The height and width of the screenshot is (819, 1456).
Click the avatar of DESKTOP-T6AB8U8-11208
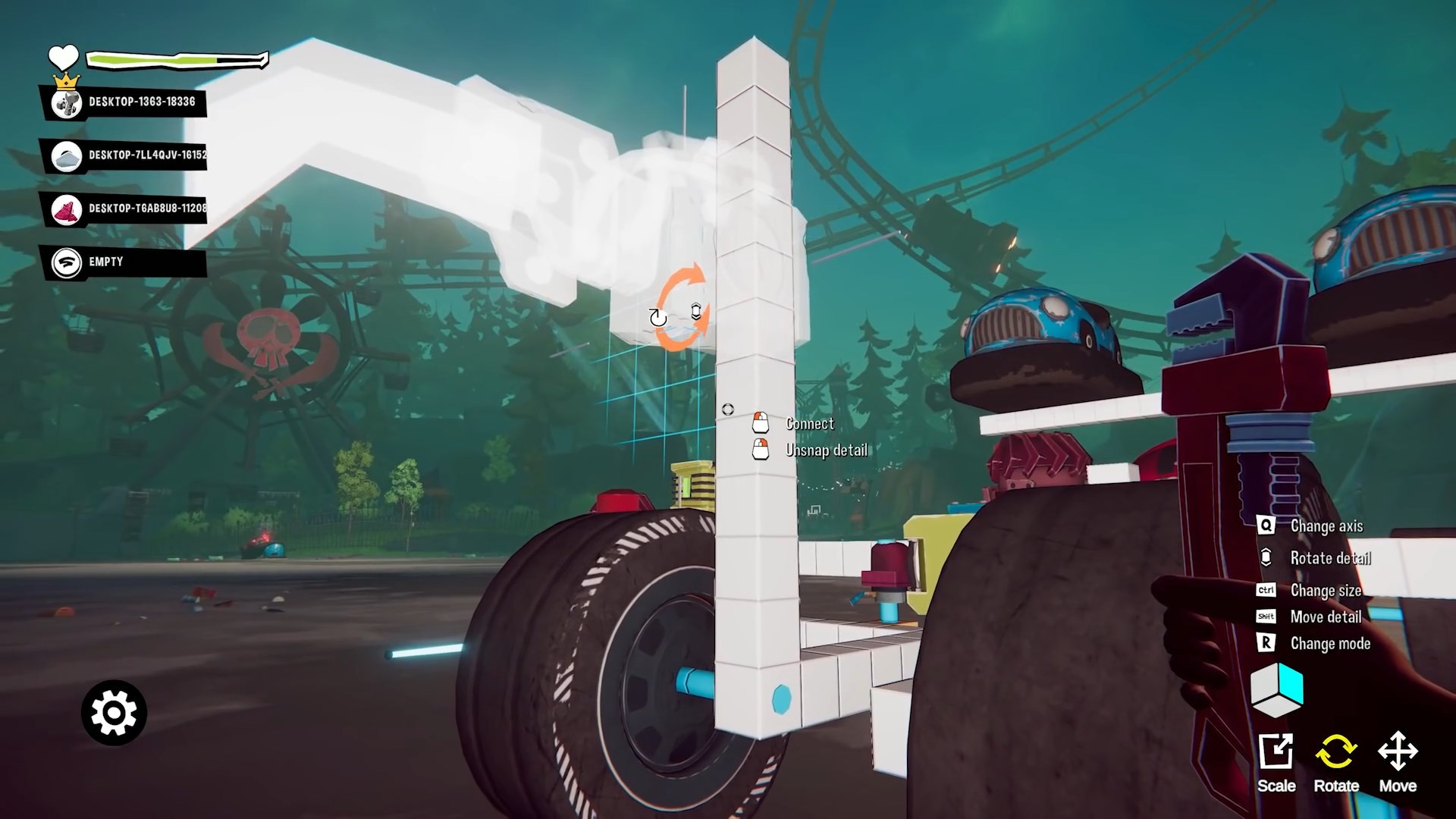click(x=67, y=211)
